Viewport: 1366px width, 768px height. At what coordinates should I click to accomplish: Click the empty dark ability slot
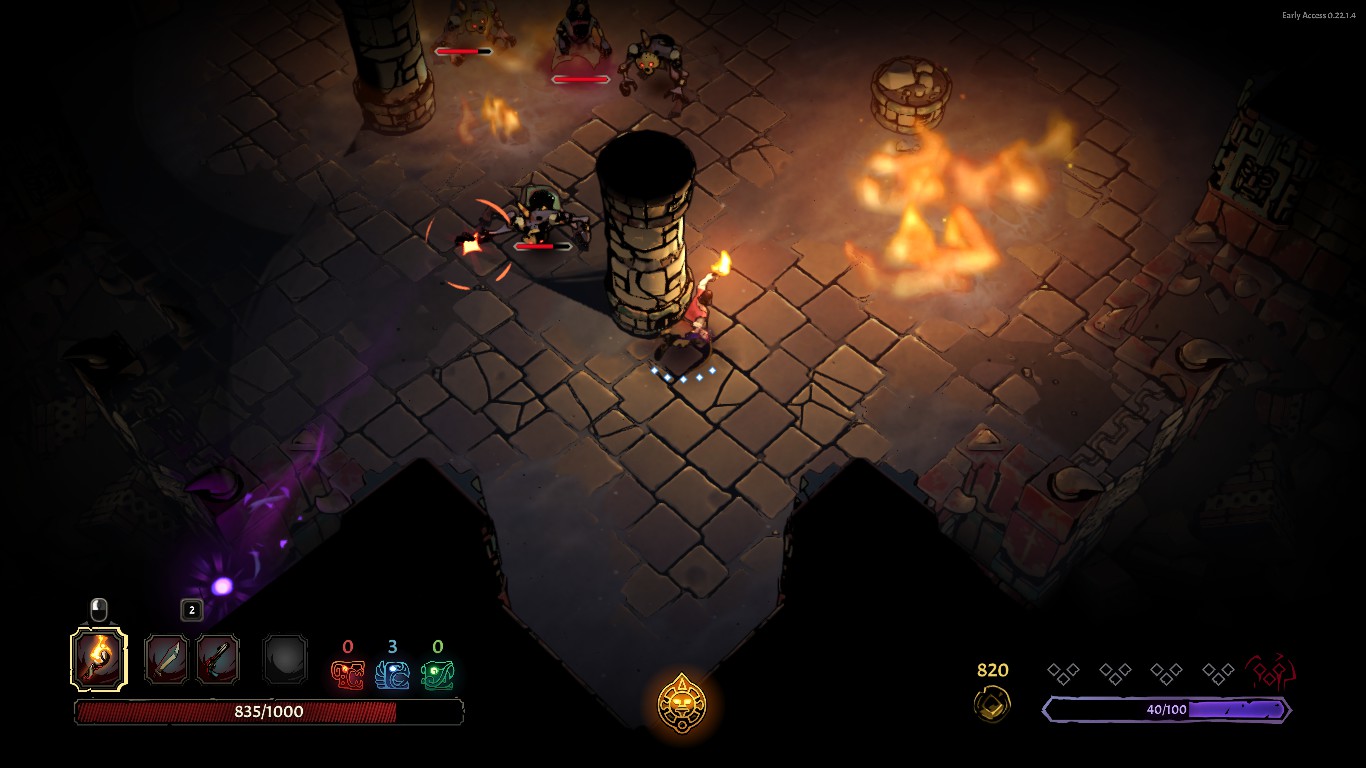(285, 660)
